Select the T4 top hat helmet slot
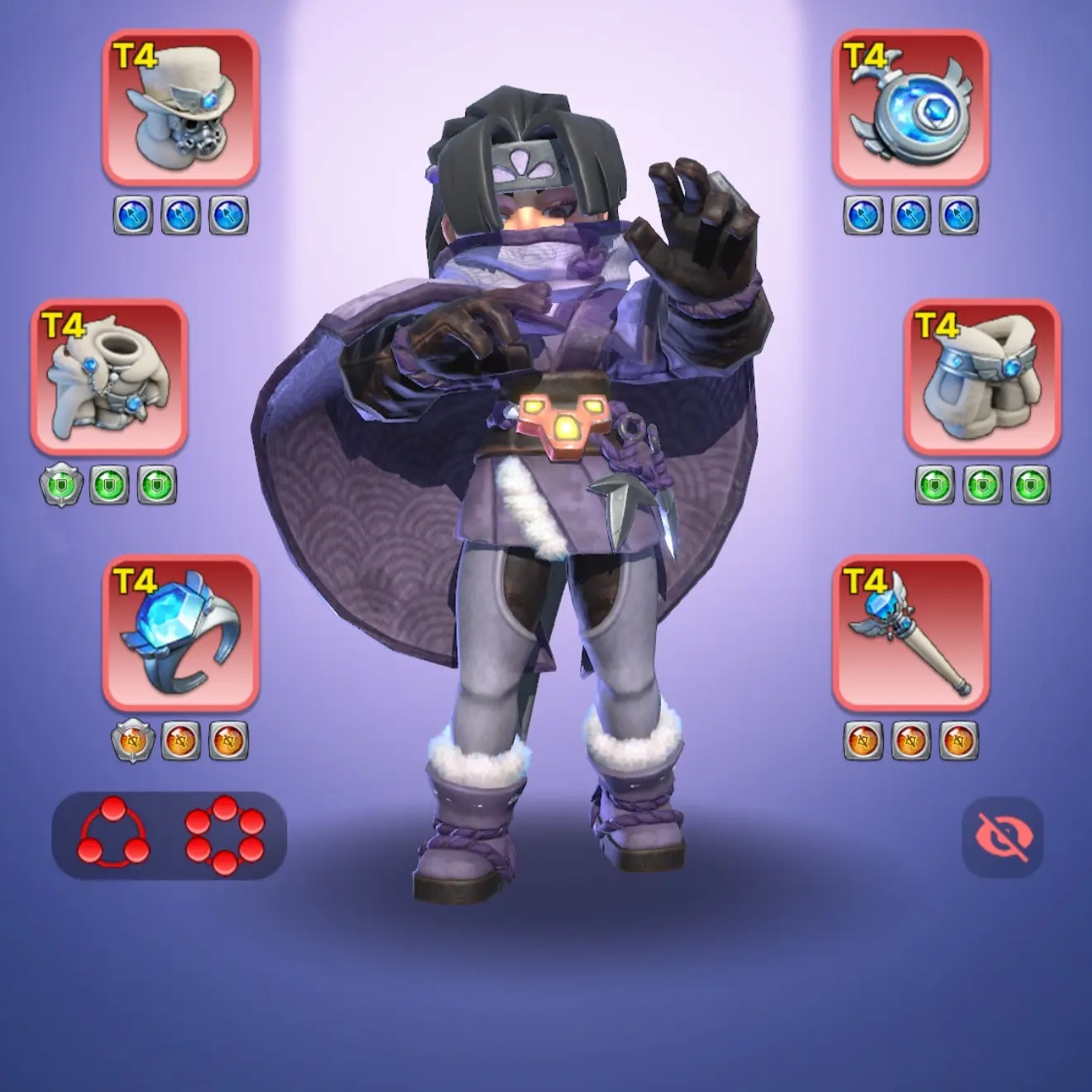This screenshot has width=1092, height=1092. (x=180, y=108)
